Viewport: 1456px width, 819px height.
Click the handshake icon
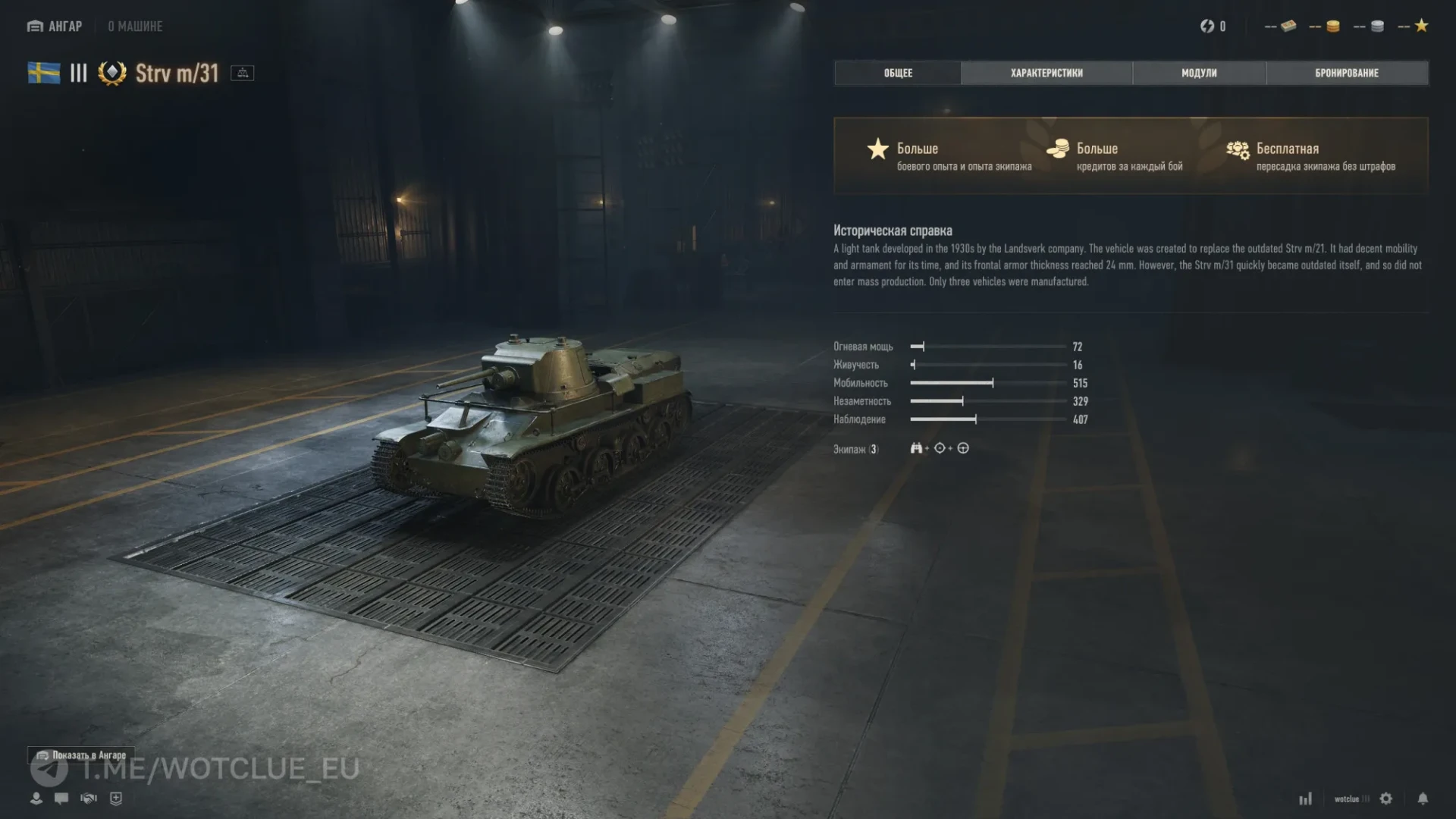89,799
